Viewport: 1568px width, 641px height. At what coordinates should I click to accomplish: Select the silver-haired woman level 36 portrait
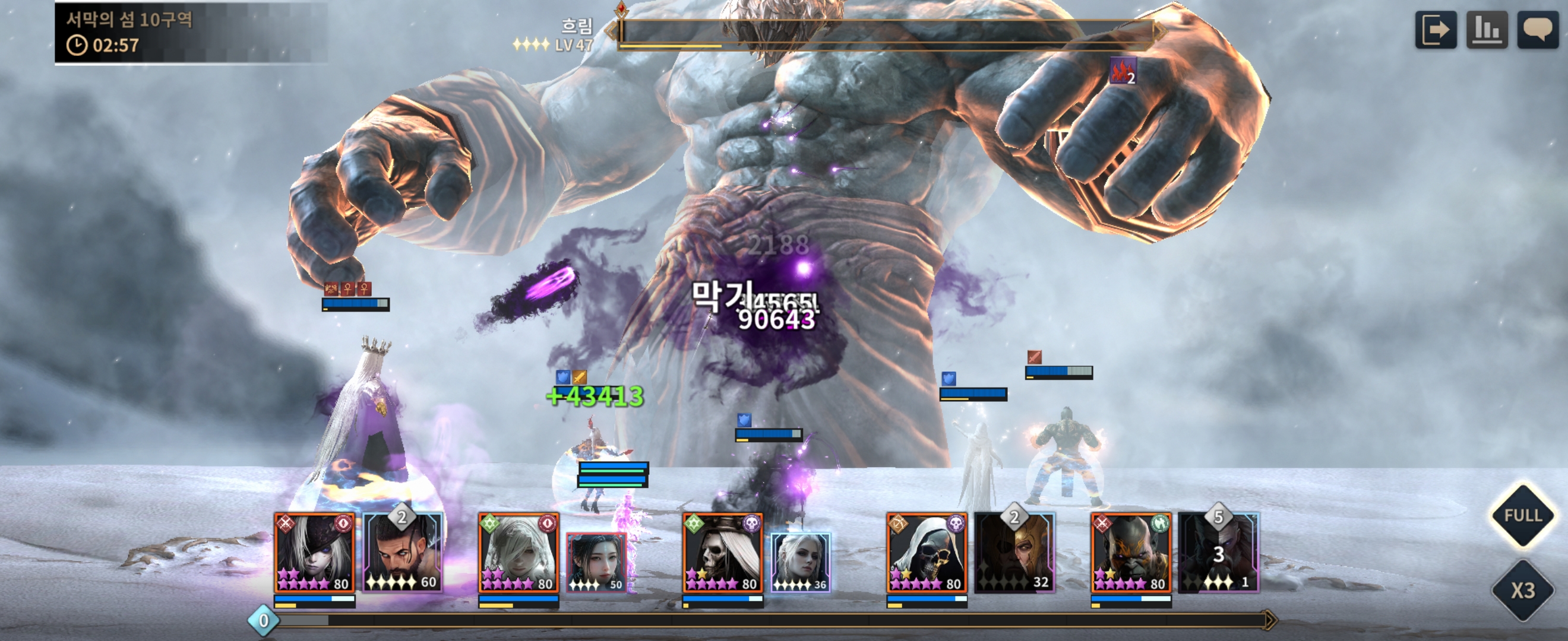coord(801,563)
